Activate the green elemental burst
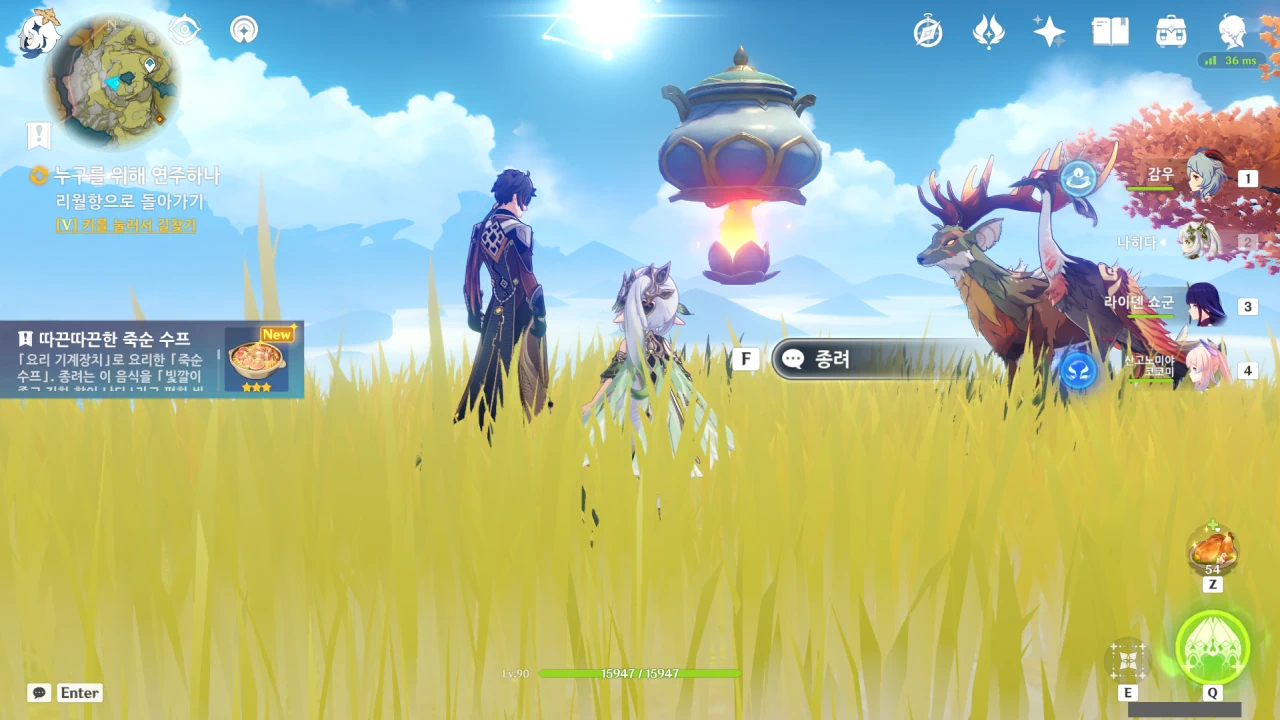Image resolution: width=1280 pixels, height=720 pixels. (x=1212, y=648)
